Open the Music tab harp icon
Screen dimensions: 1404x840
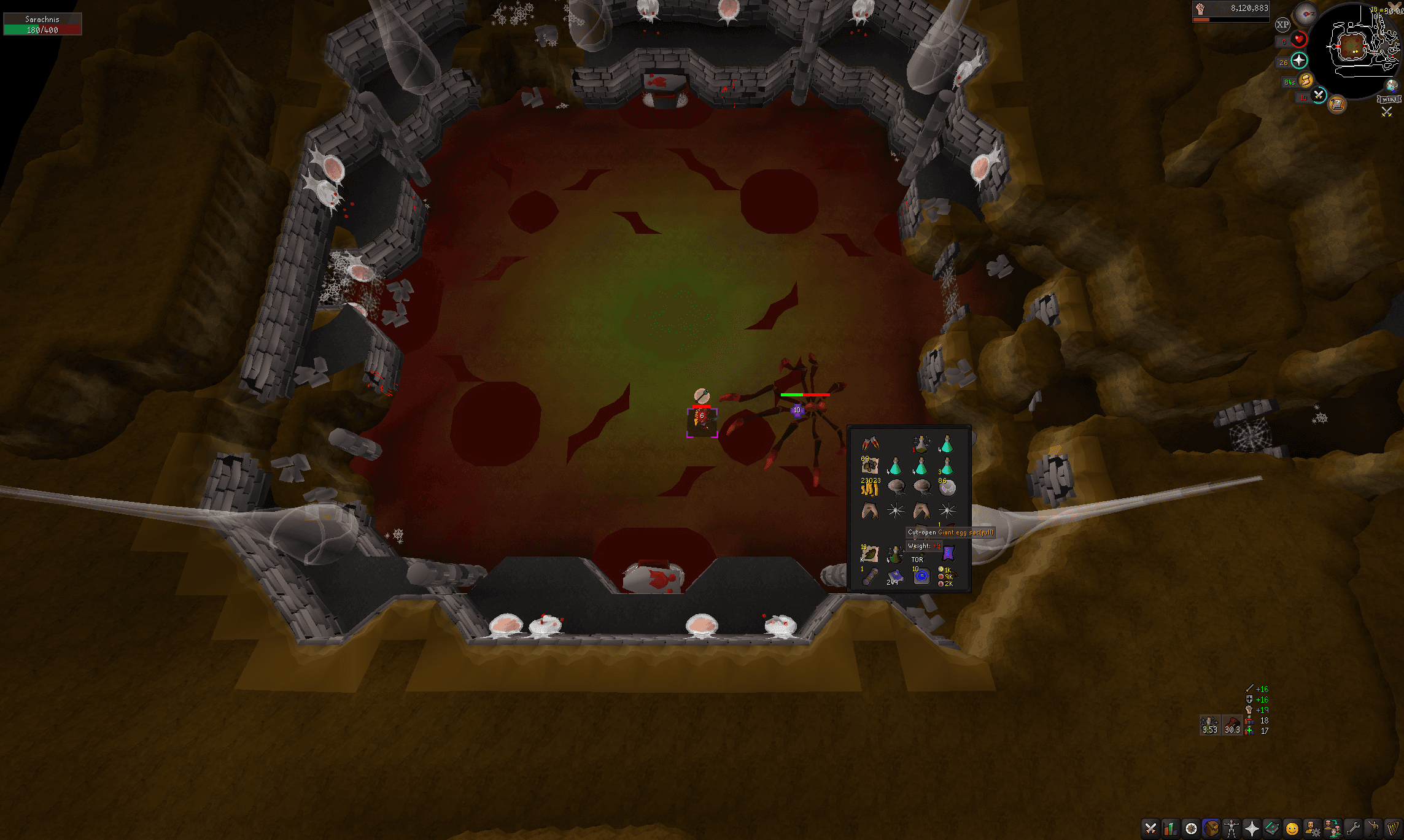click(1392, 830)
